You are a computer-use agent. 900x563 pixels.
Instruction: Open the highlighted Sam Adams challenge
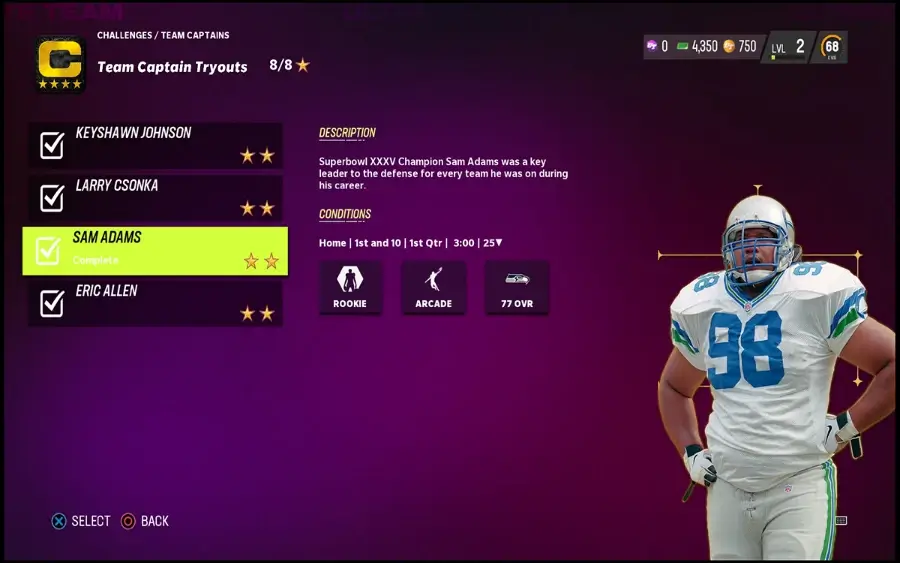155,250
